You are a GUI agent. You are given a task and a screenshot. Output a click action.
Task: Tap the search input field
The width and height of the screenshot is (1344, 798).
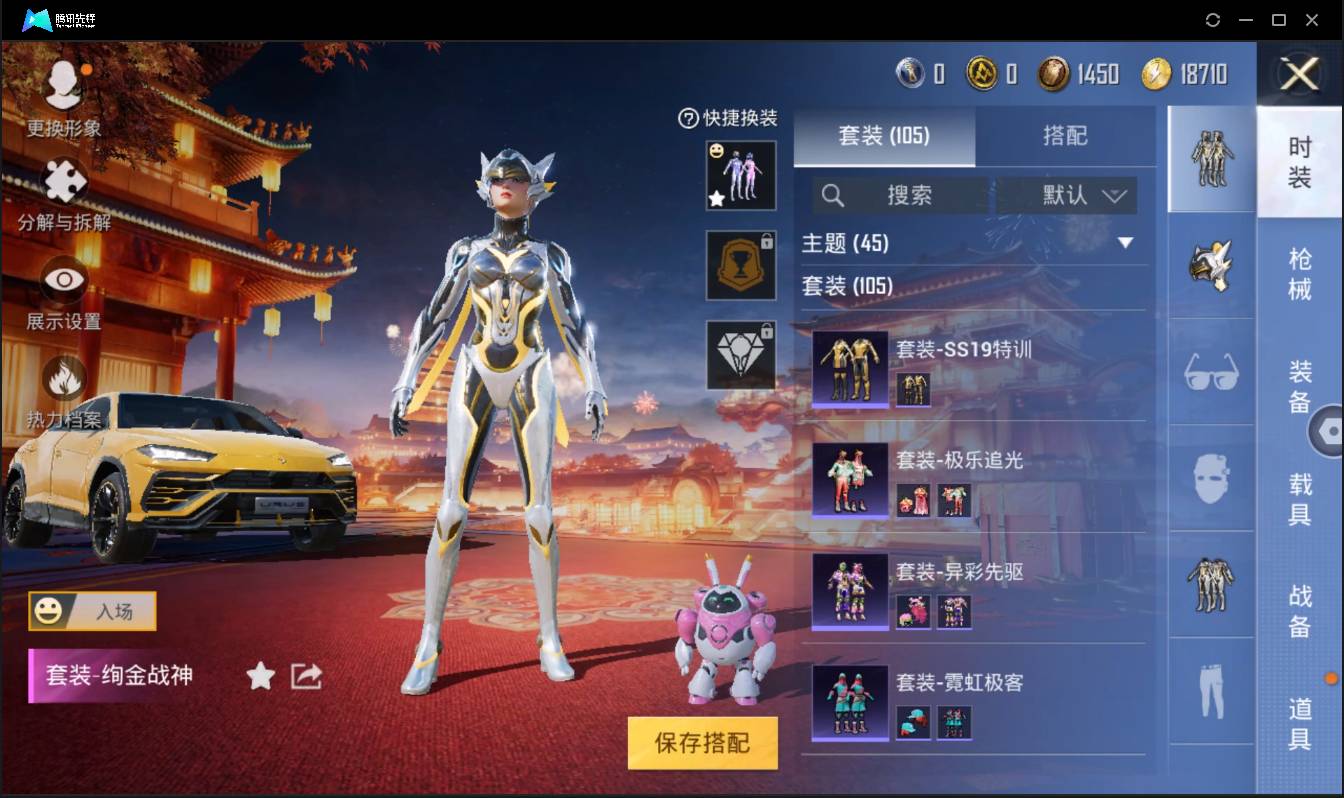(x=910, y=195)
